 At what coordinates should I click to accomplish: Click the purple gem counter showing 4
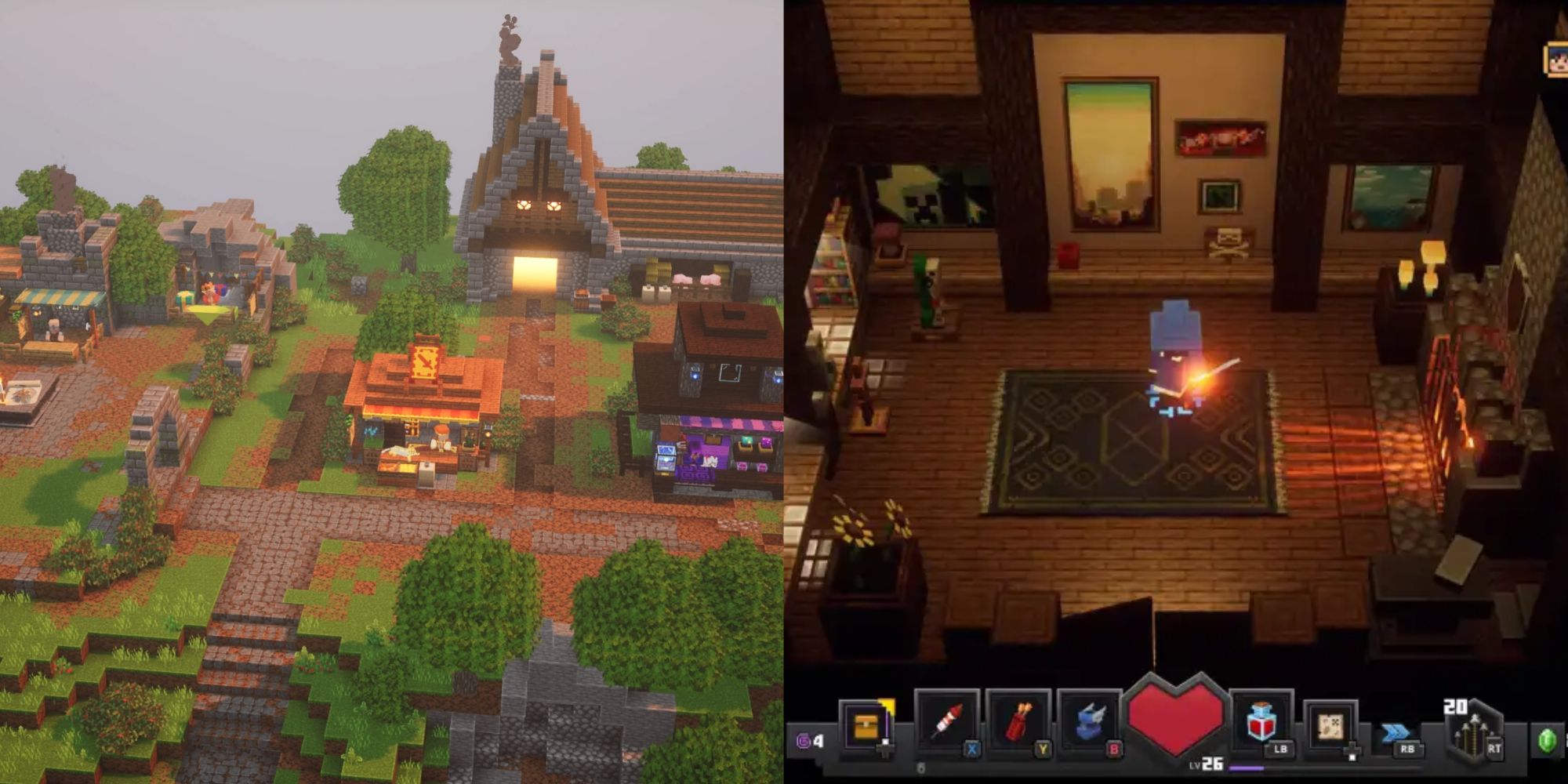pyautogui.click(x=810, y=741)
